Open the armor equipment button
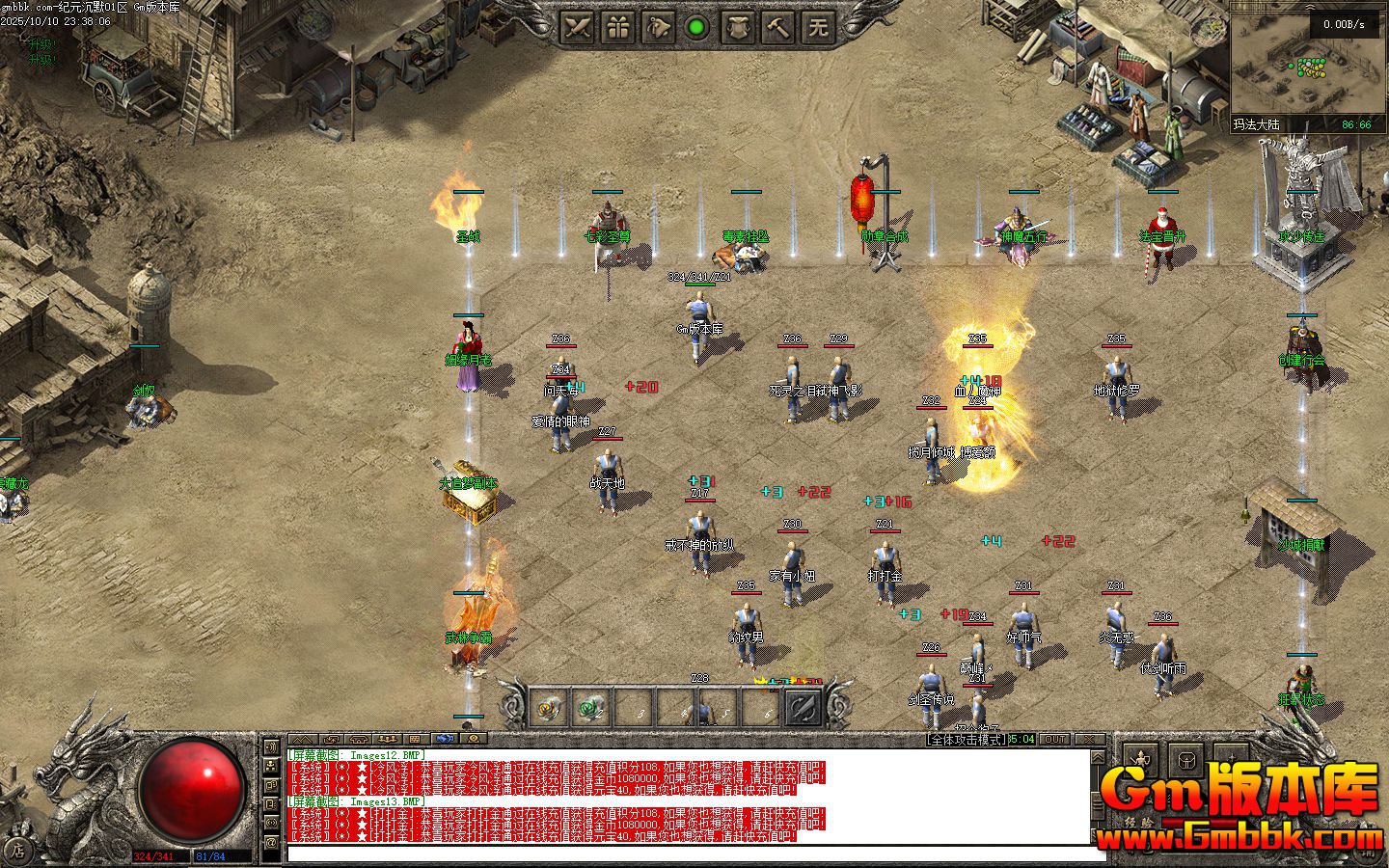This screenshot has width=1389, height=868. pos(739,27)
